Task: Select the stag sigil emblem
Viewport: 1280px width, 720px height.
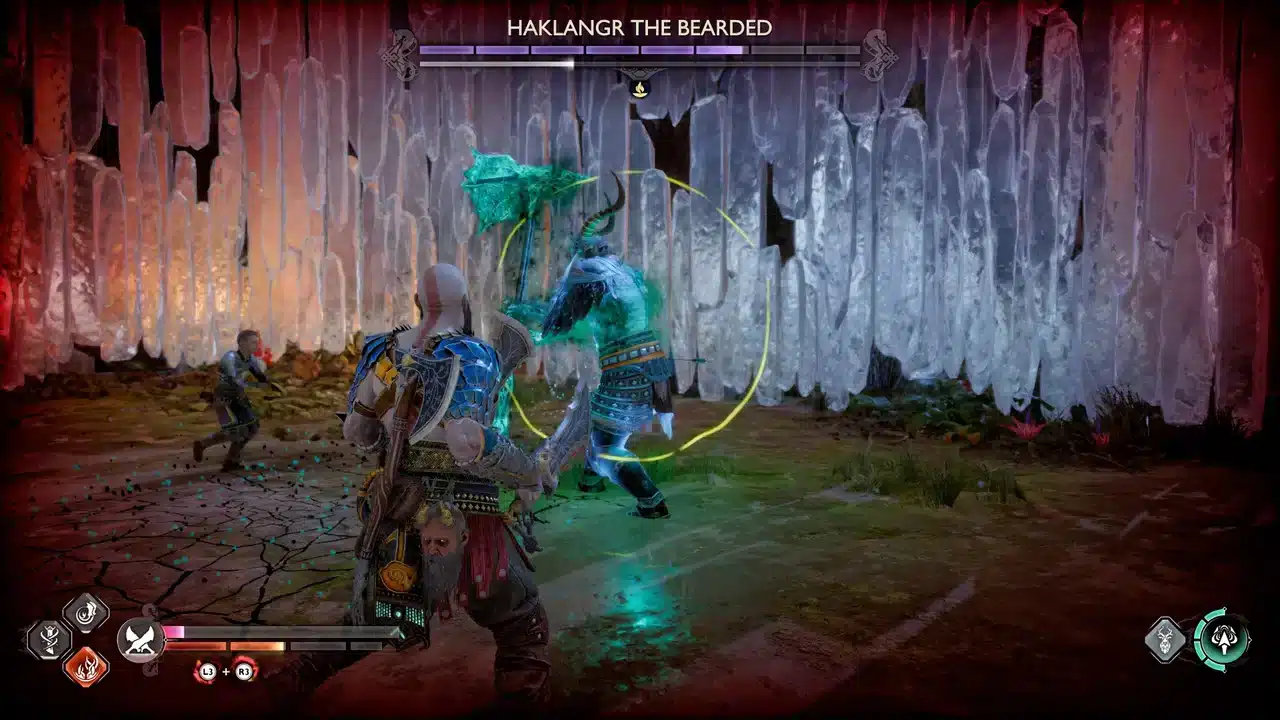Action: pos(1166,640)
